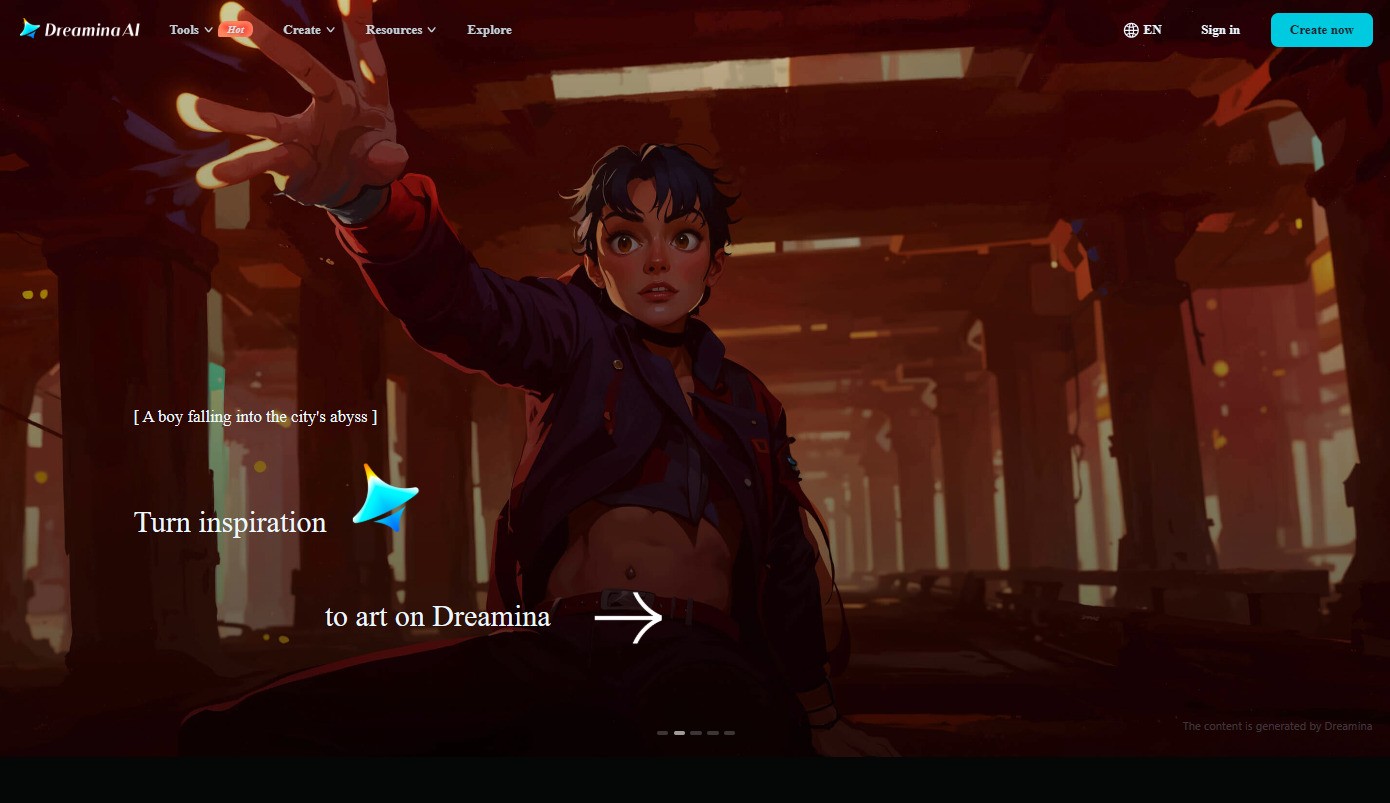Click the globe language icon
Viewport: 1390px width, 803px height.
point(1130,29)
